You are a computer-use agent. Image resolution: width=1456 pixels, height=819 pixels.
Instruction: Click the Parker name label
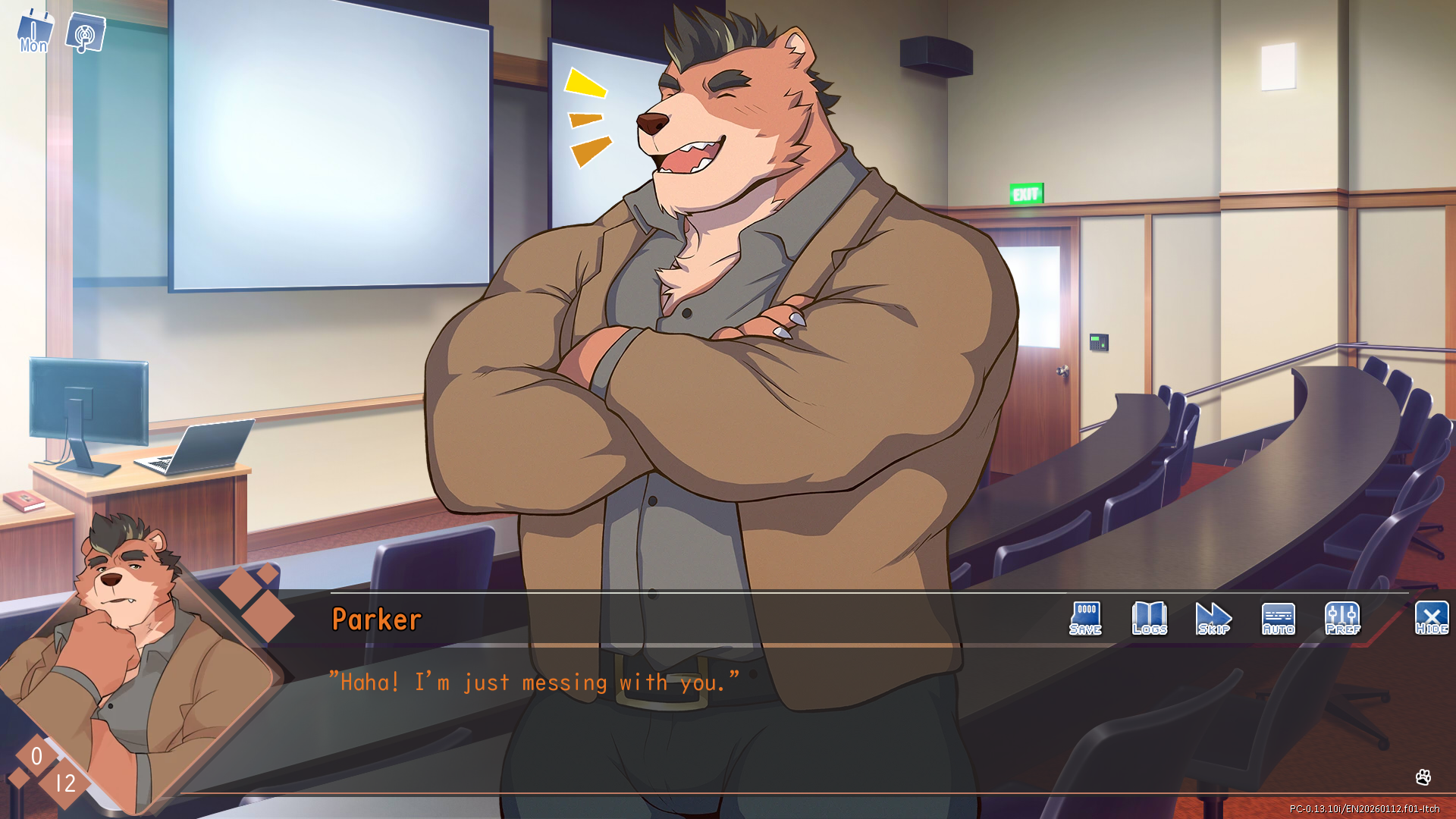click(377, 619)
